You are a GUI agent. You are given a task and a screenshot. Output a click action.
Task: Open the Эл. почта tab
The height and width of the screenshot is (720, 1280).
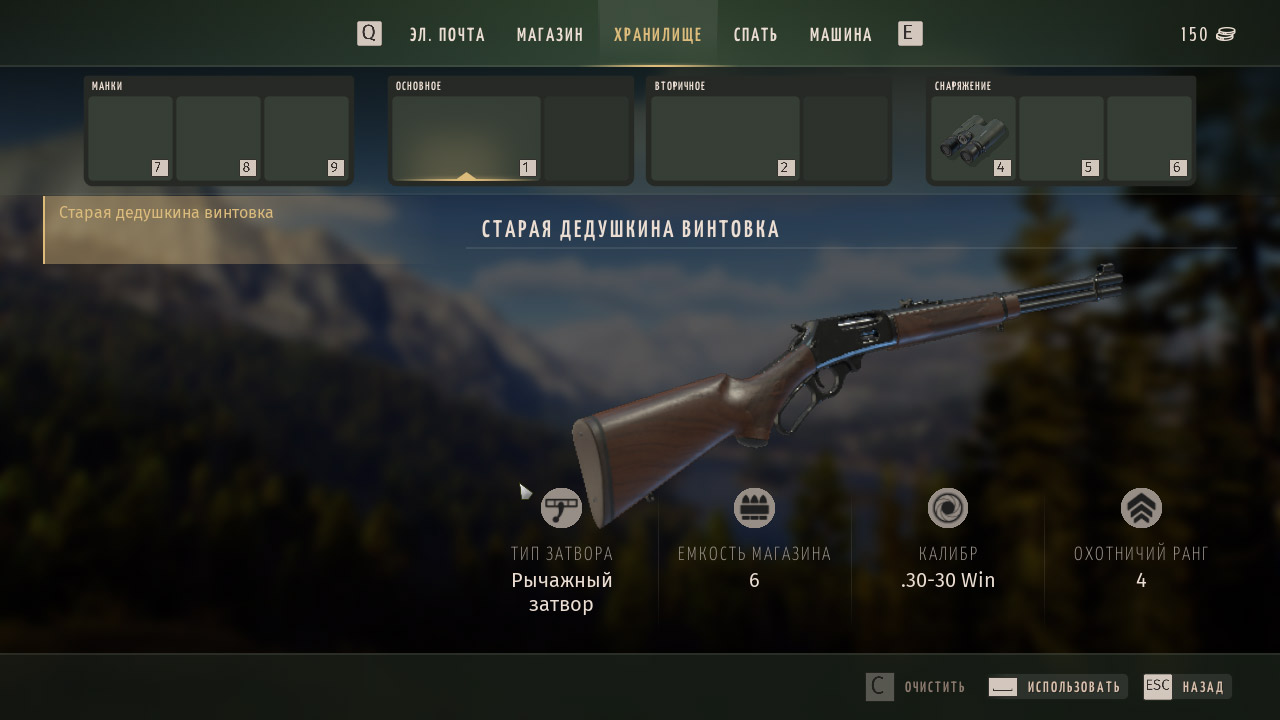pyautogui.click(x=447, y=35)
